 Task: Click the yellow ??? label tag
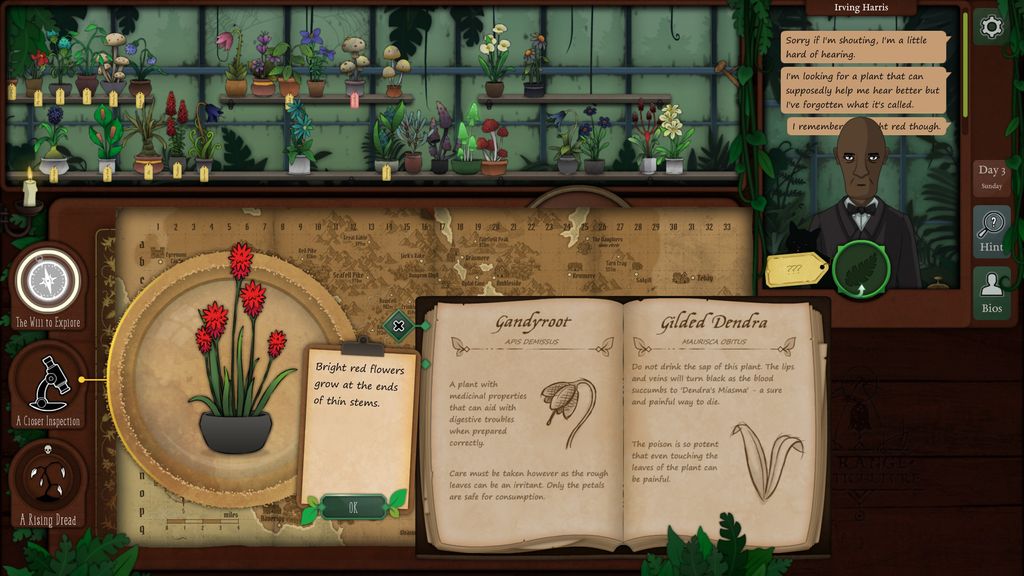(x=796, y=269)
